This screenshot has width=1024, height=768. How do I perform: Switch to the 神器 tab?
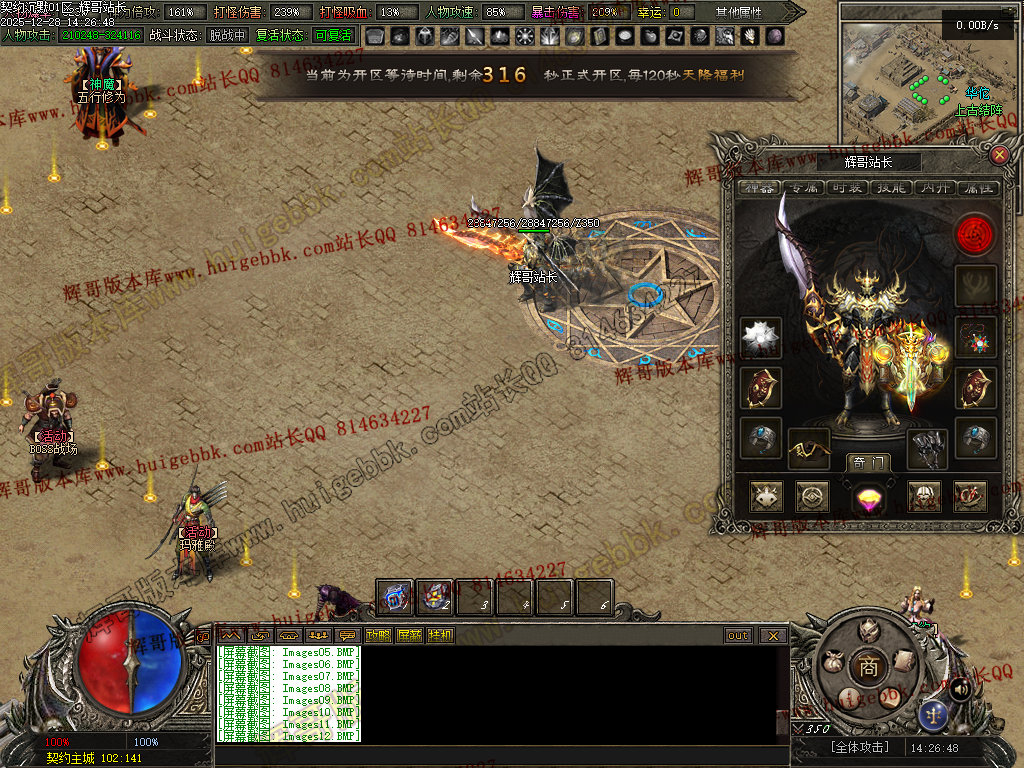(x=757, y=188)
